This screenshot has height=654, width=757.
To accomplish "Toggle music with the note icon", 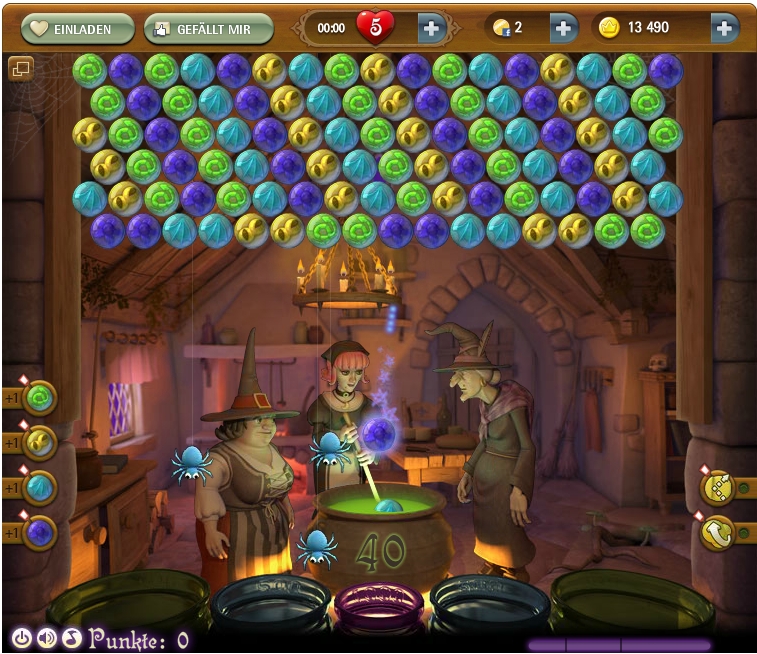I will tap(71, 638).
